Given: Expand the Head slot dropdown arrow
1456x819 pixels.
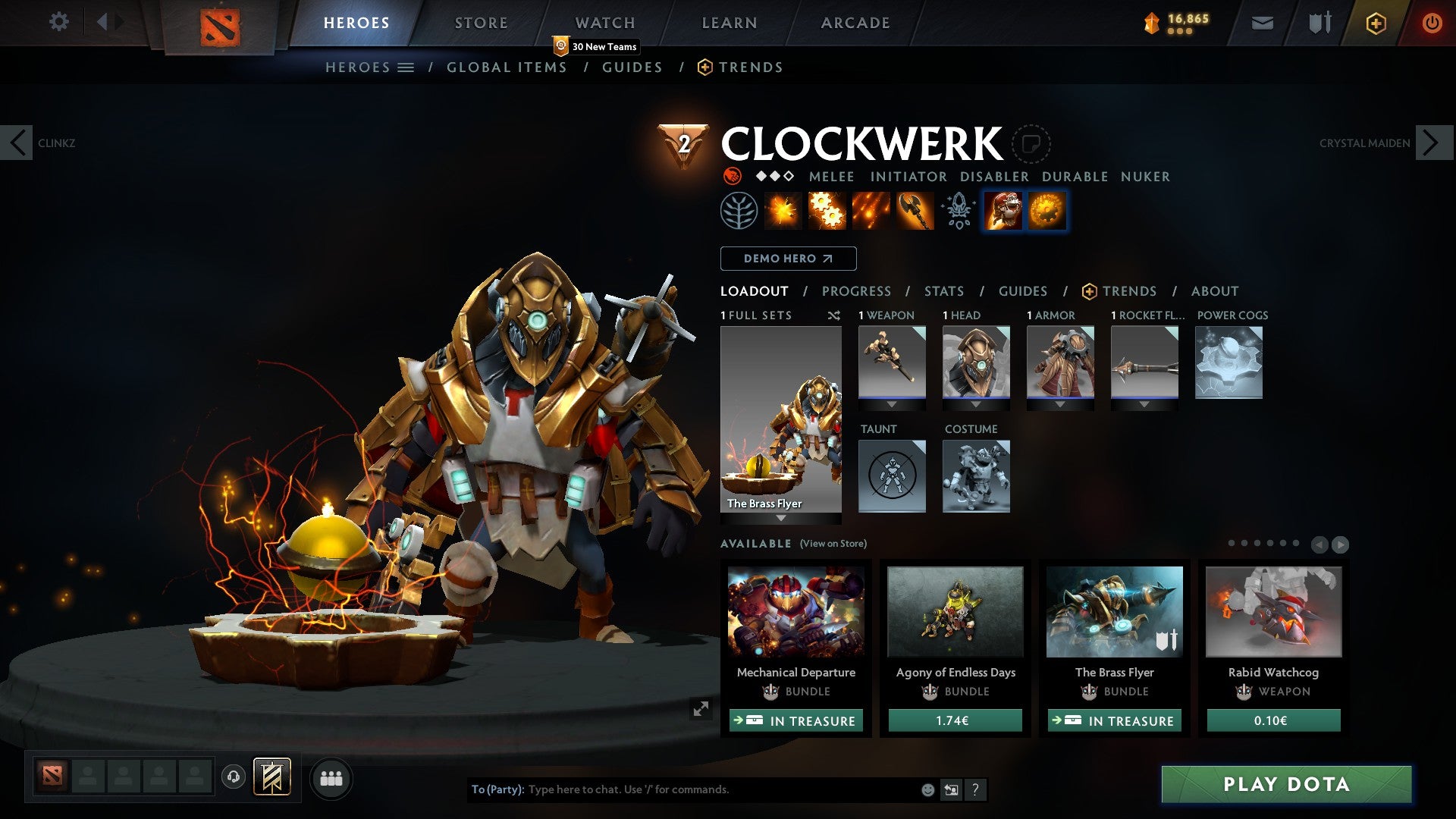Looking at the screenshot, I should click(976, 404).
